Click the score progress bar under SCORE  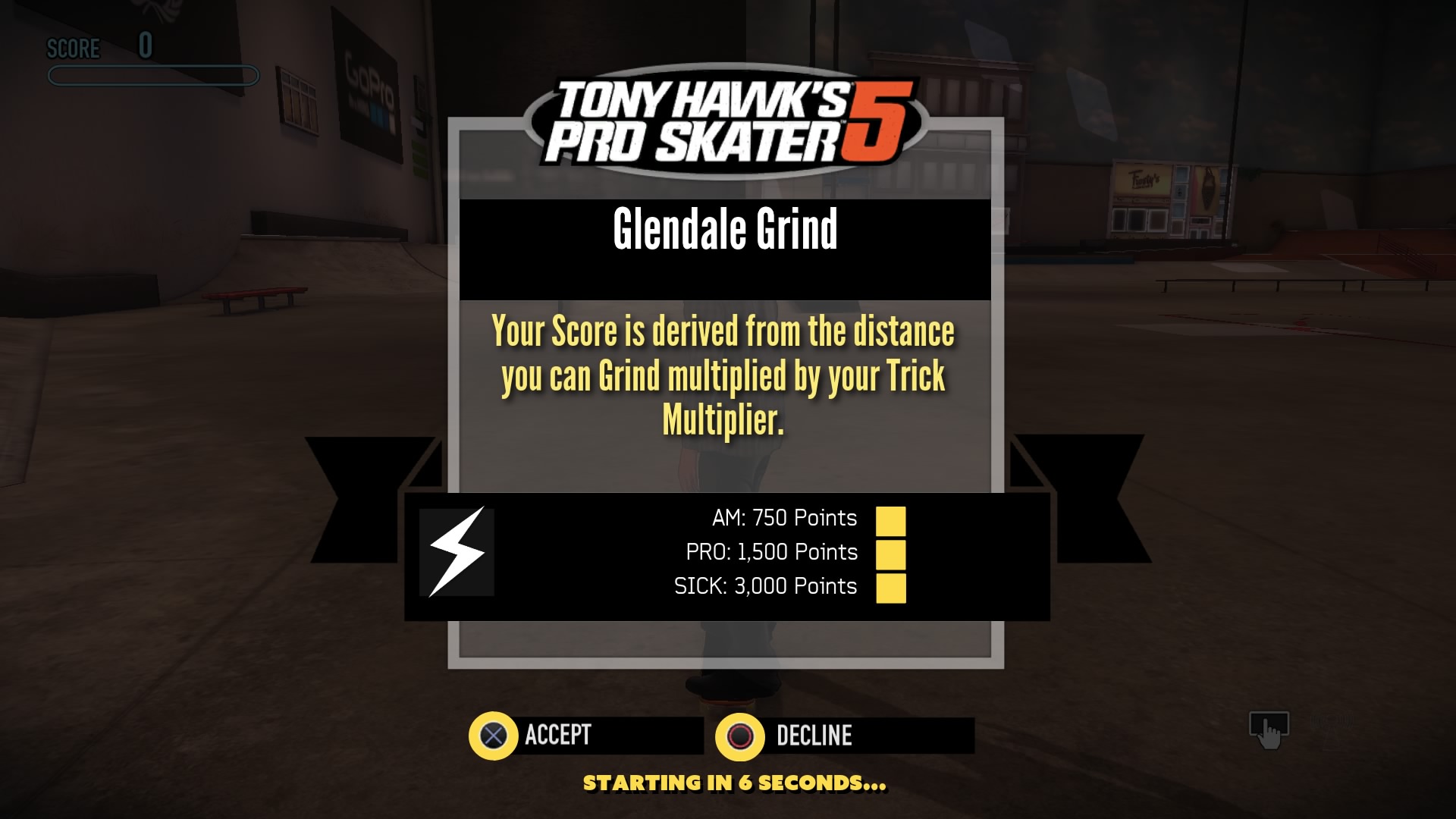[151, 74]
